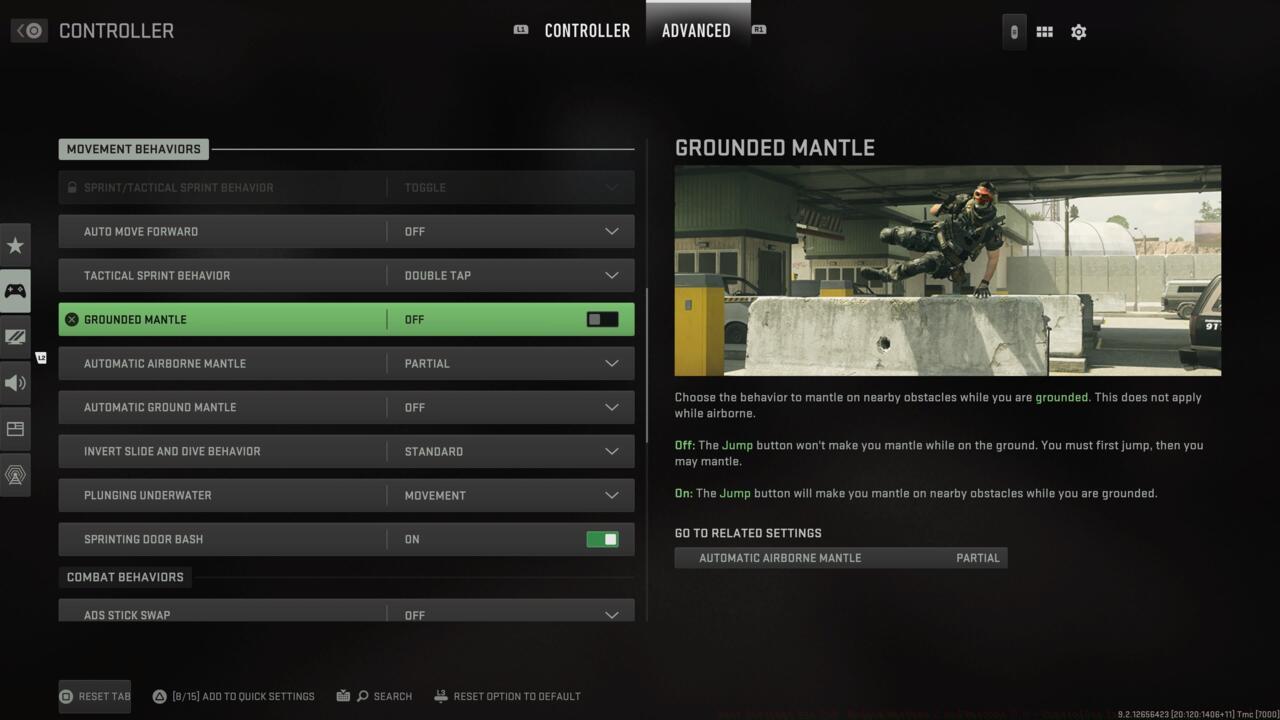Select the Account settings sidebar icon
The height and width of the screenshot is (720, 1280).
click(16, 474)
